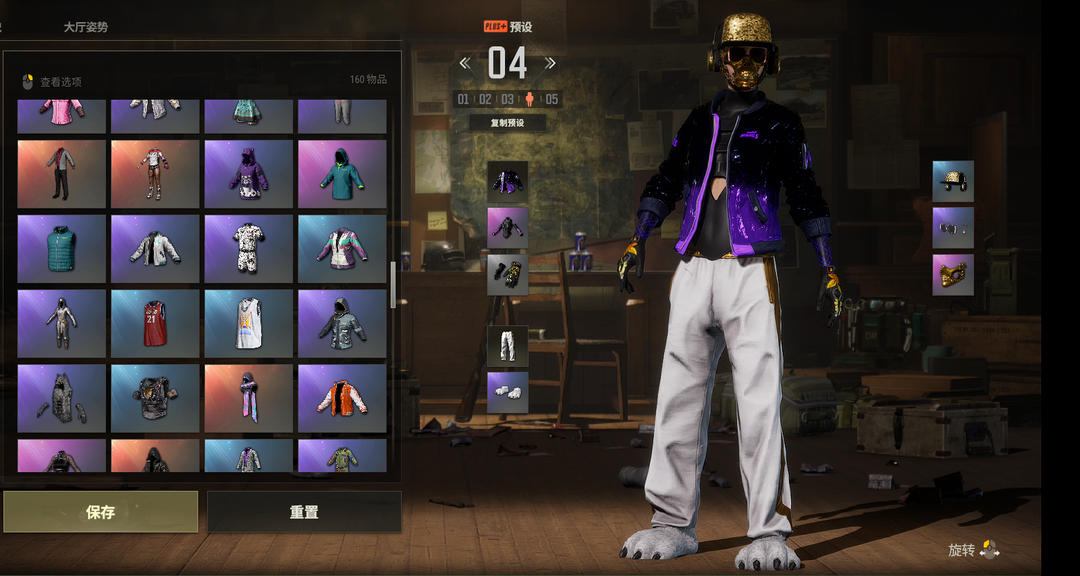The image size is (1080, 576).
Task: Open the equipped purple jacket slot
Action: [x=507, y=182]
